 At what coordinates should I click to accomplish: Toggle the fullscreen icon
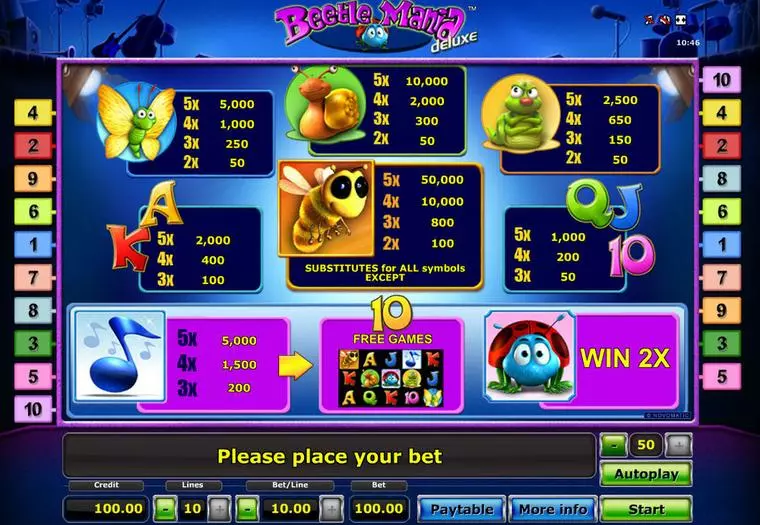click(x=682, y=19)
